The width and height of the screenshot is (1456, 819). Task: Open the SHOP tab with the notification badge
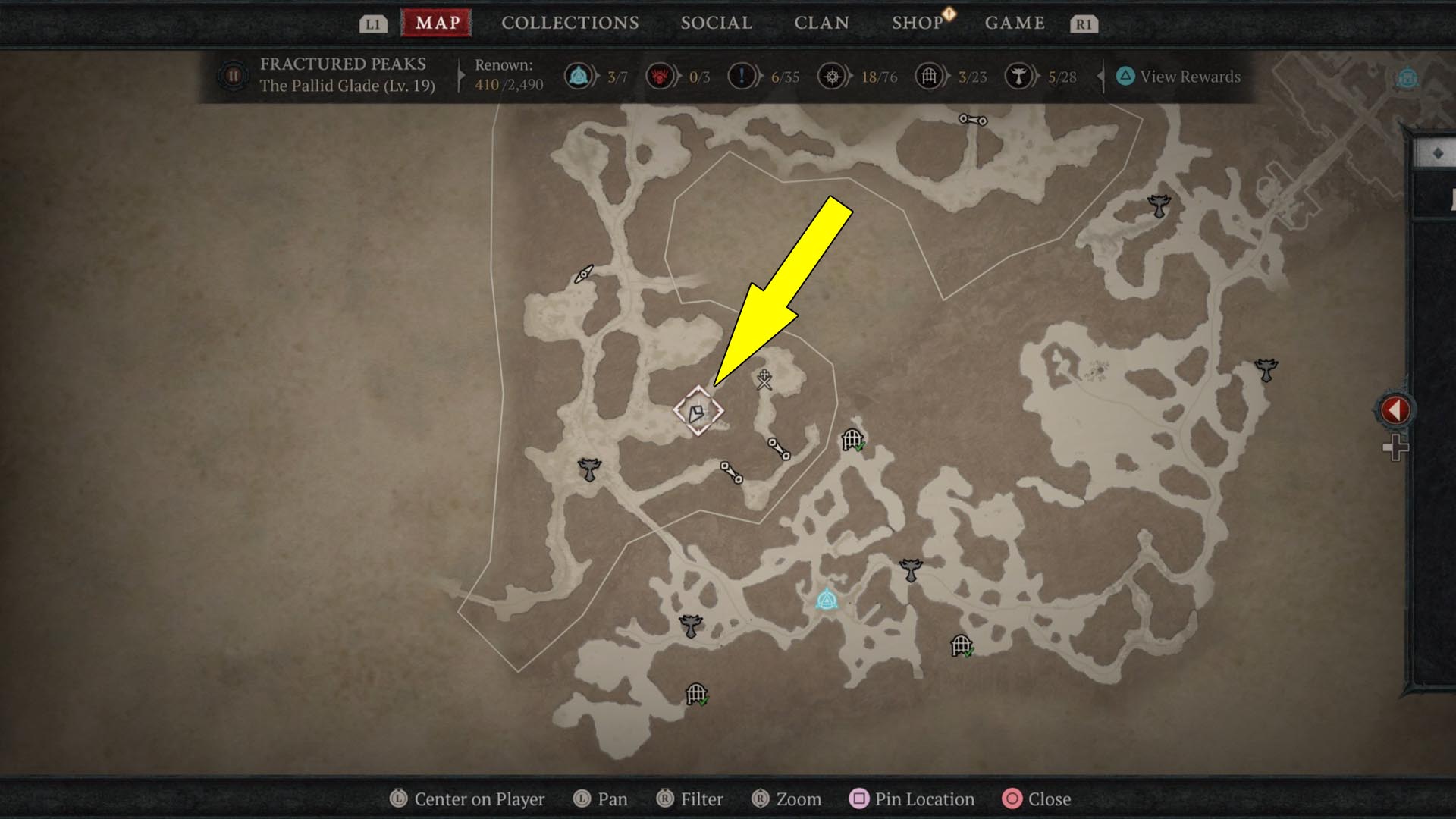[918, 23]
